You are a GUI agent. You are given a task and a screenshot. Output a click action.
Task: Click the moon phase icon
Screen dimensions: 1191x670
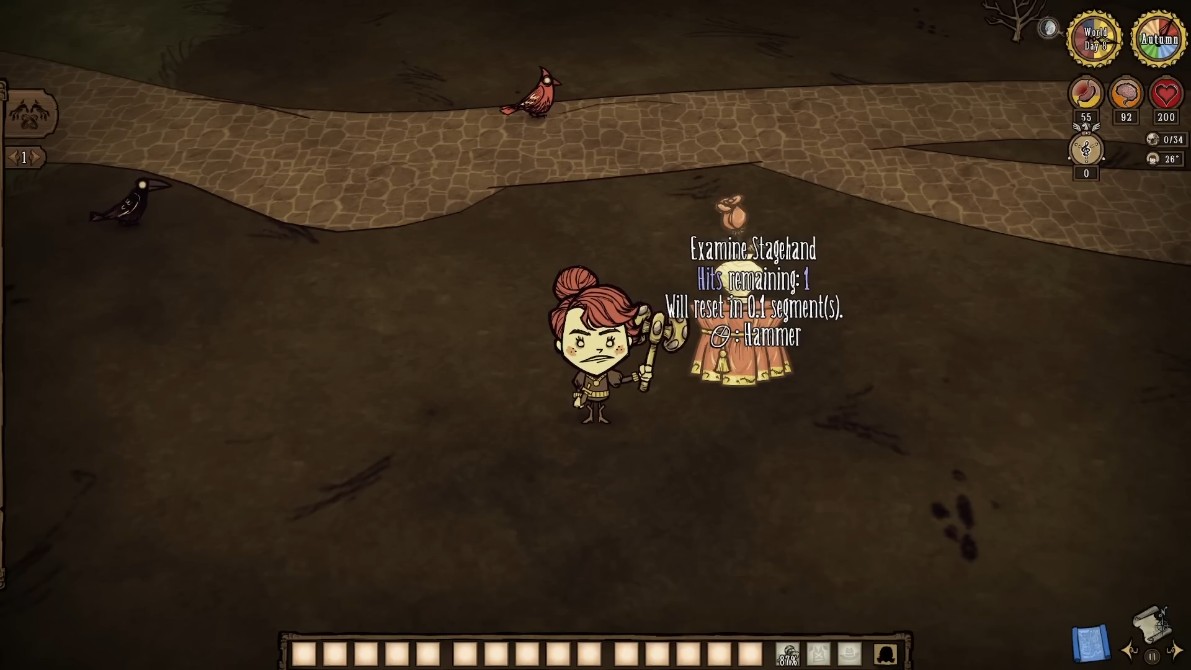coord(1048,28)
